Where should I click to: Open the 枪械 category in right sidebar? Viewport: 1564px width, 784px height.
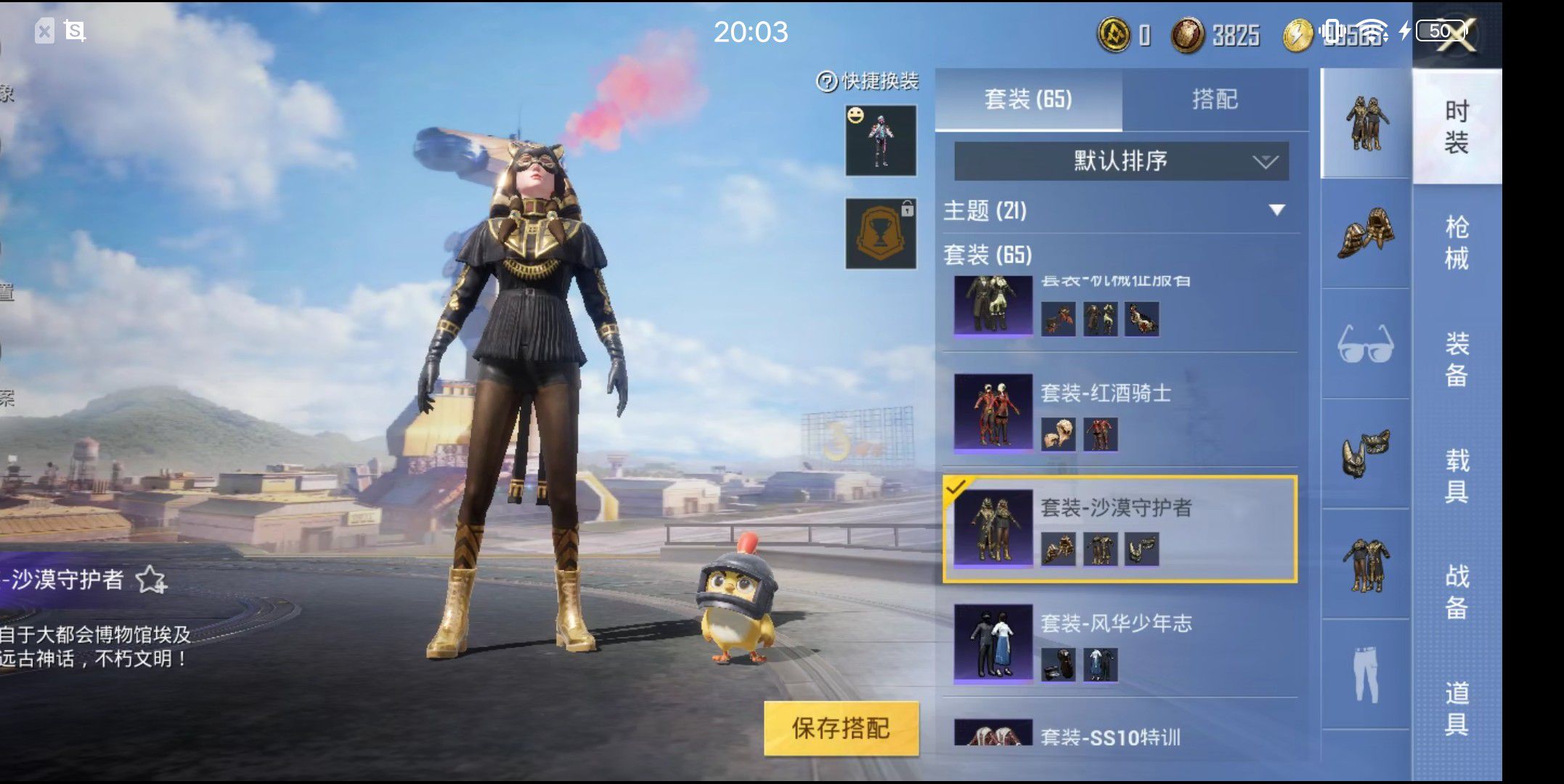[1459, 240]
